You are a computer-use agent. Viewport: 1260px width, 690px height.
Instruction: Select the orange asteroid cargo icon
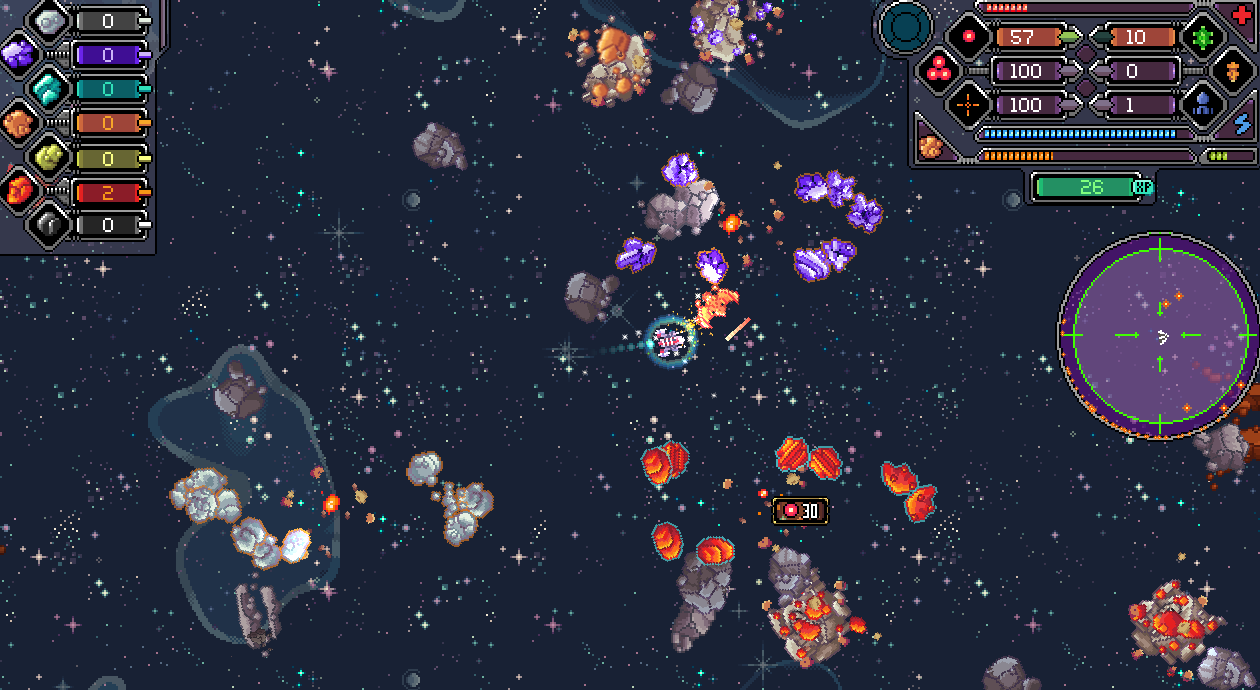click(931, 147)
